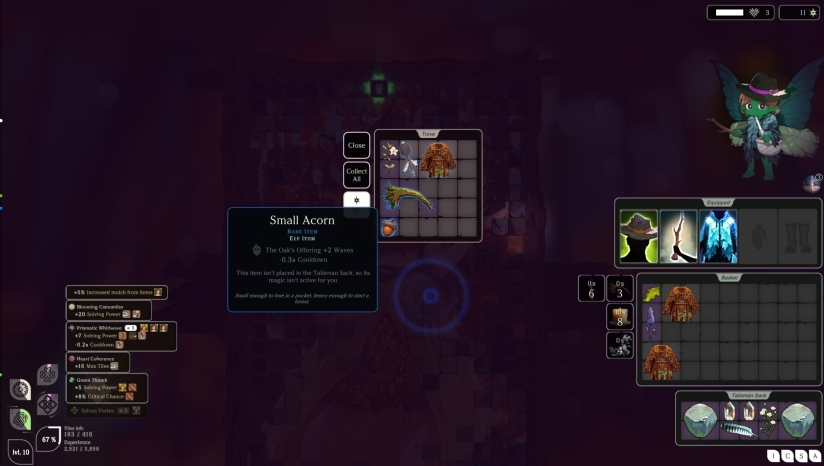Click the I button in bottom toolbar
Screen dimensions: 824x466
click(x=774, y=456)
